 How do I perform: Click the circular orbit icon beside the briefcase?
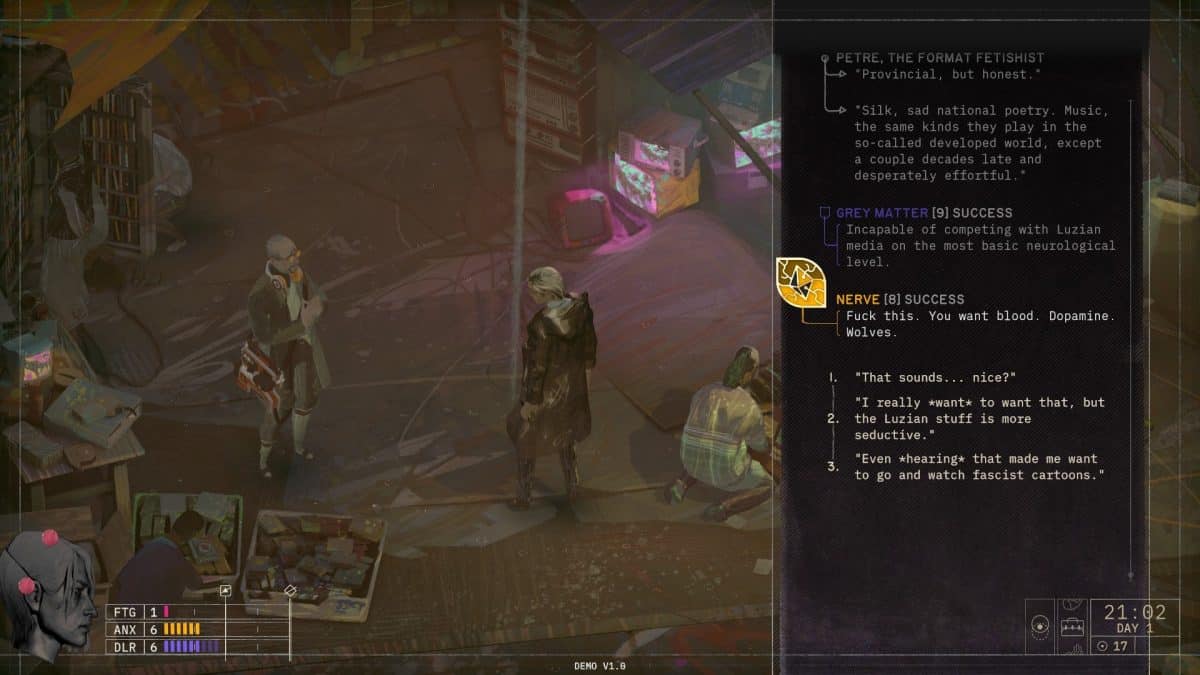click(1040, 627)
